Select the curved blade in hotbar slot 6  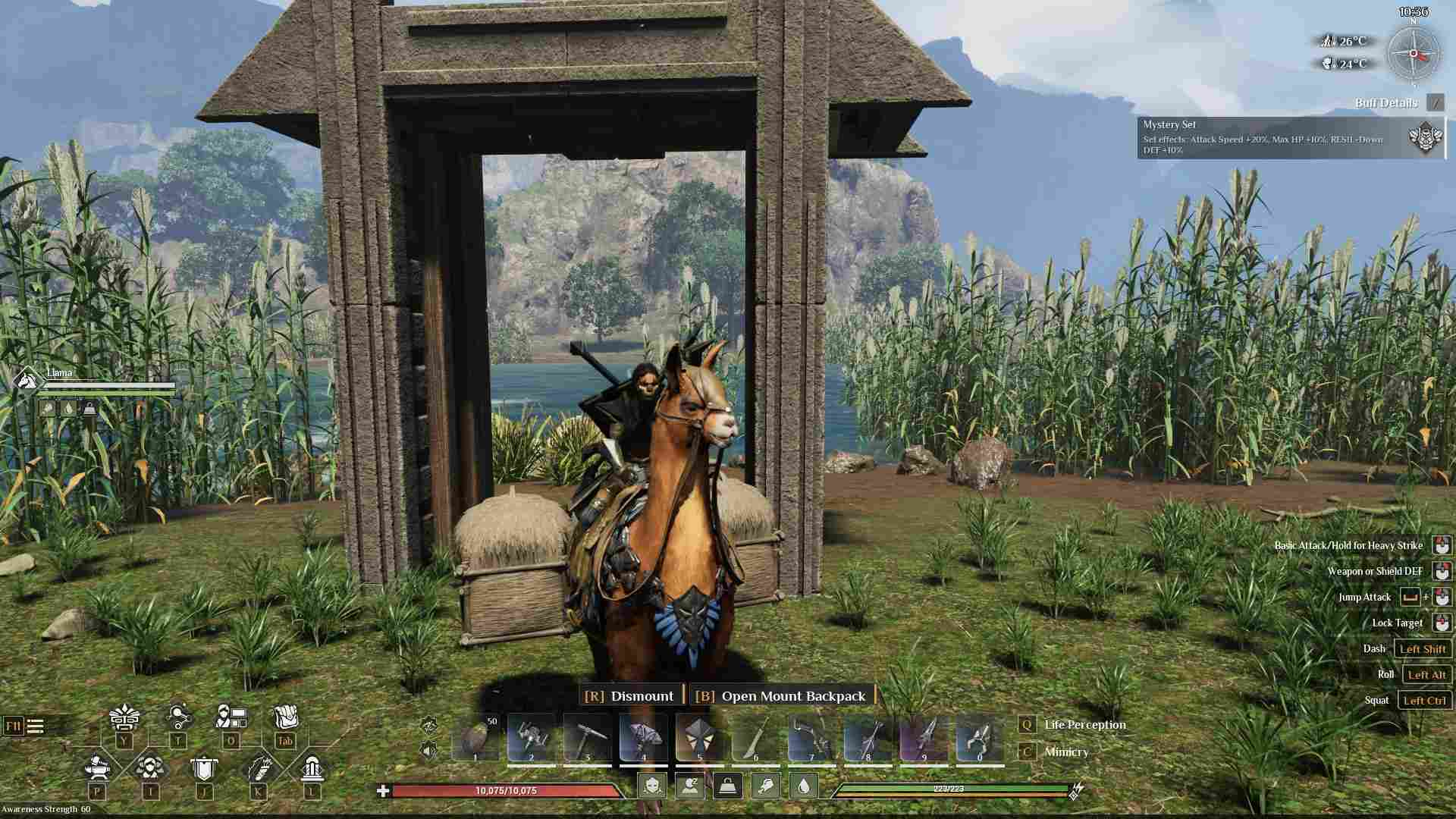pyautogui.click(x=755, y=738)
